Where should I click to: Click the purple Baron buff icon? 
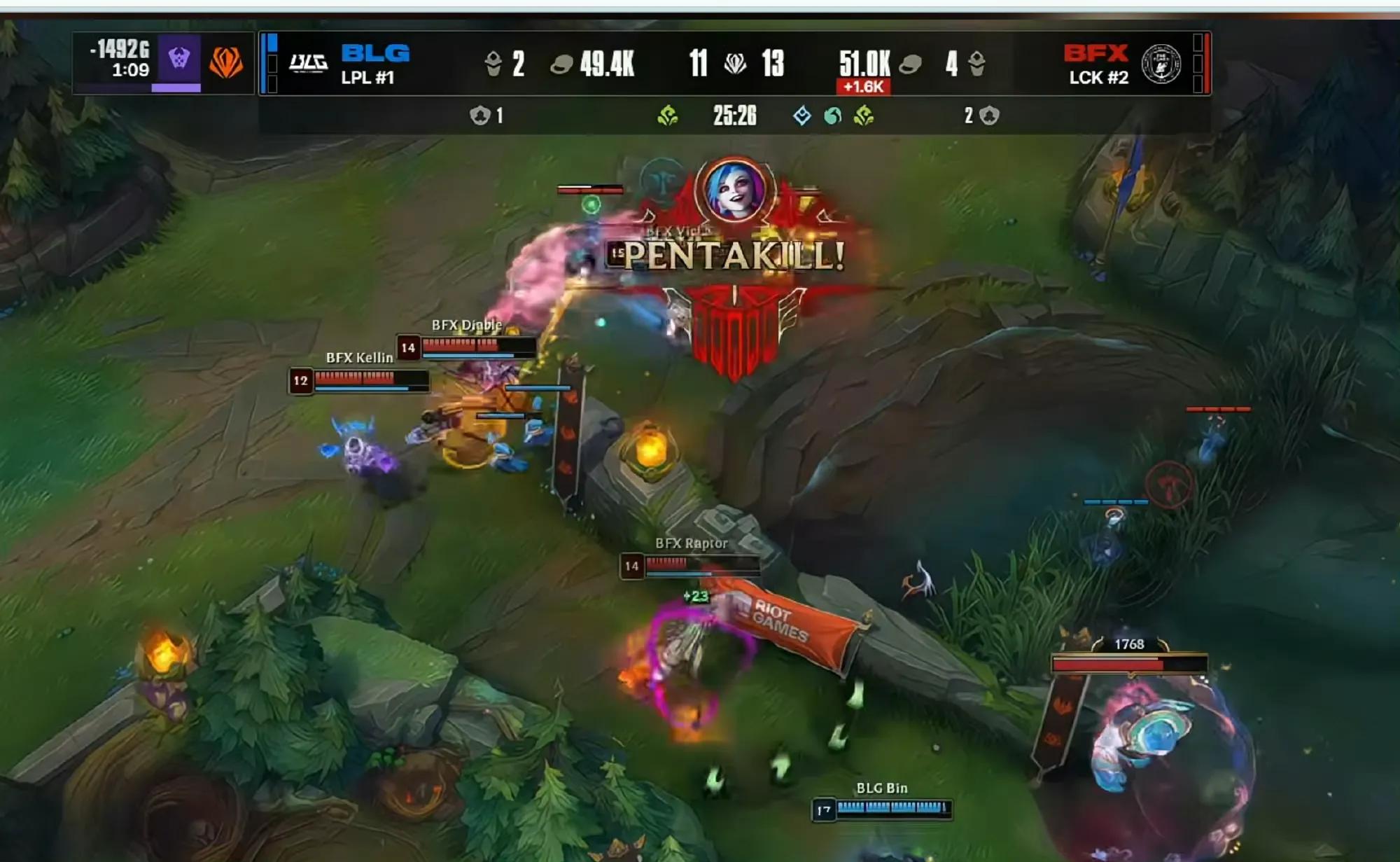click(x=179, y=59)
